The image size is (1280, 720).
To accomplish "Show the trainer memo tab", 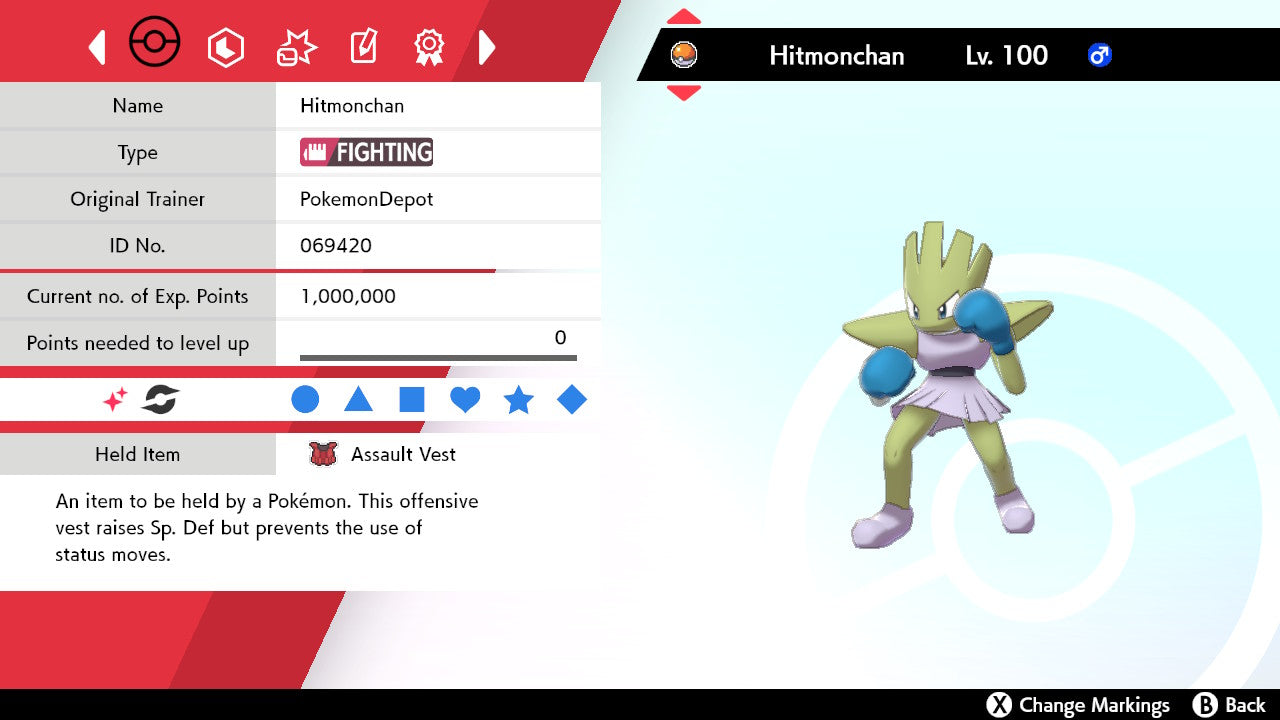I will point(363,47).
